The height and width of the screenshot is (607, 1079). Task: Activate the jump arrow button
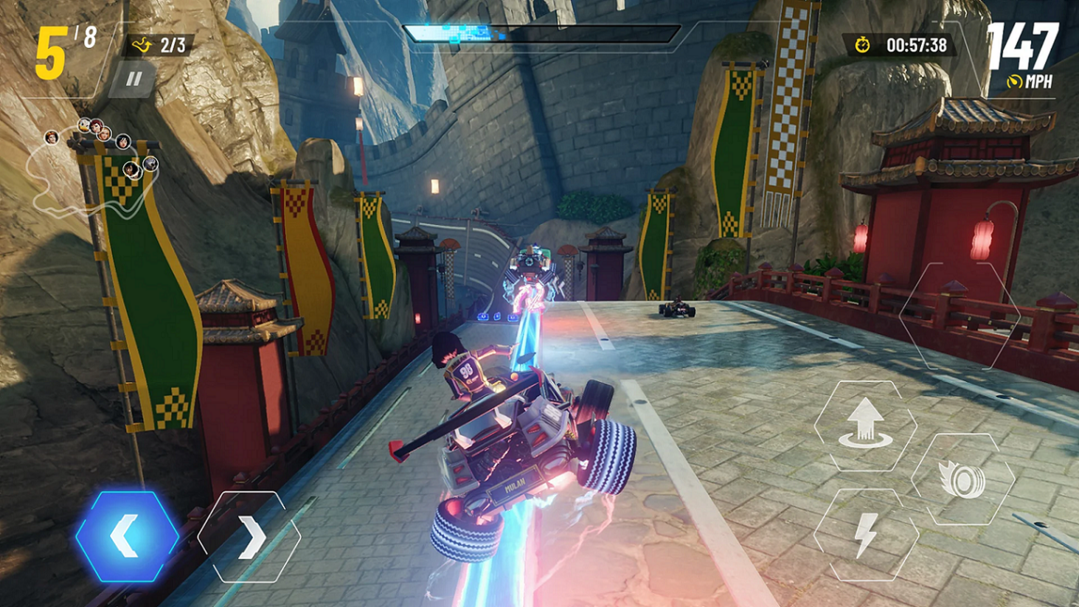[x=864, y=425]
